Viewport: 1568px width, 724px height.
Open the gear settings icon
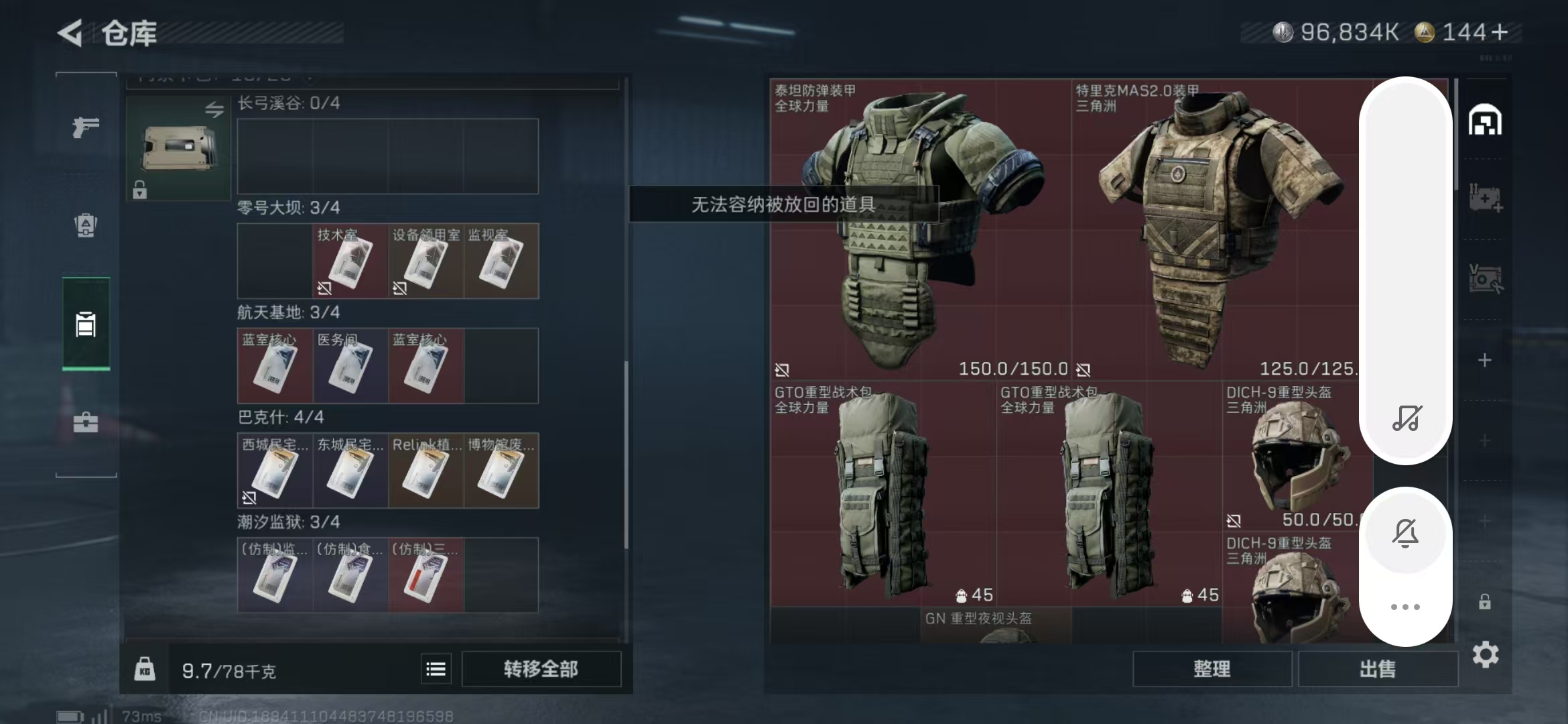coord(1485,654)
